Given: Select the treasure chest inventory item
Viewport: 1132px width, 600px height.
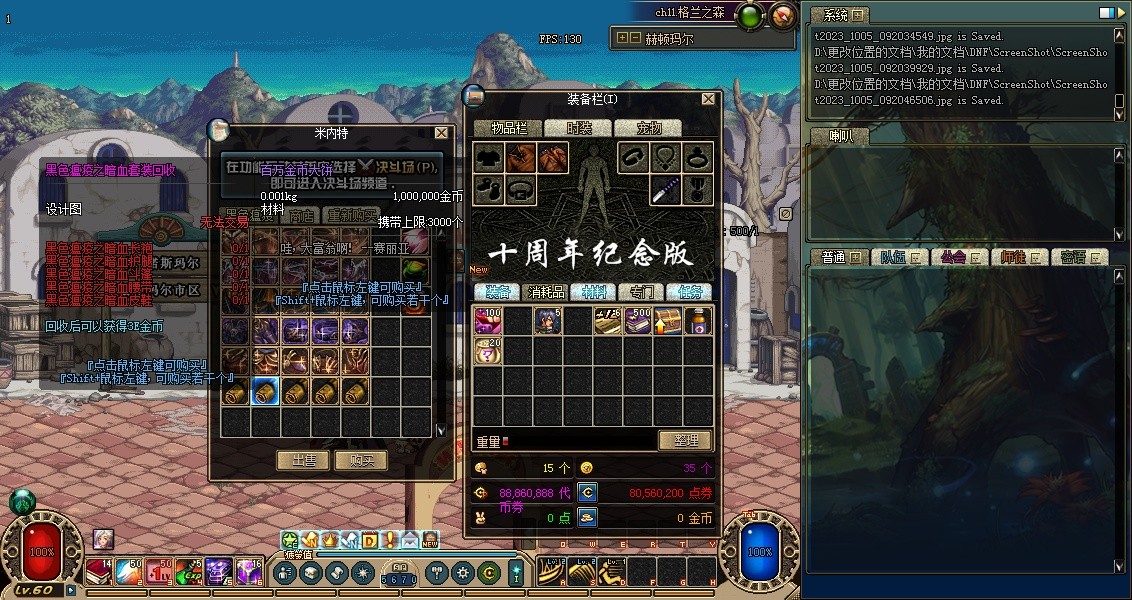Looking at the screenshot, I should (x=668, y=321).
